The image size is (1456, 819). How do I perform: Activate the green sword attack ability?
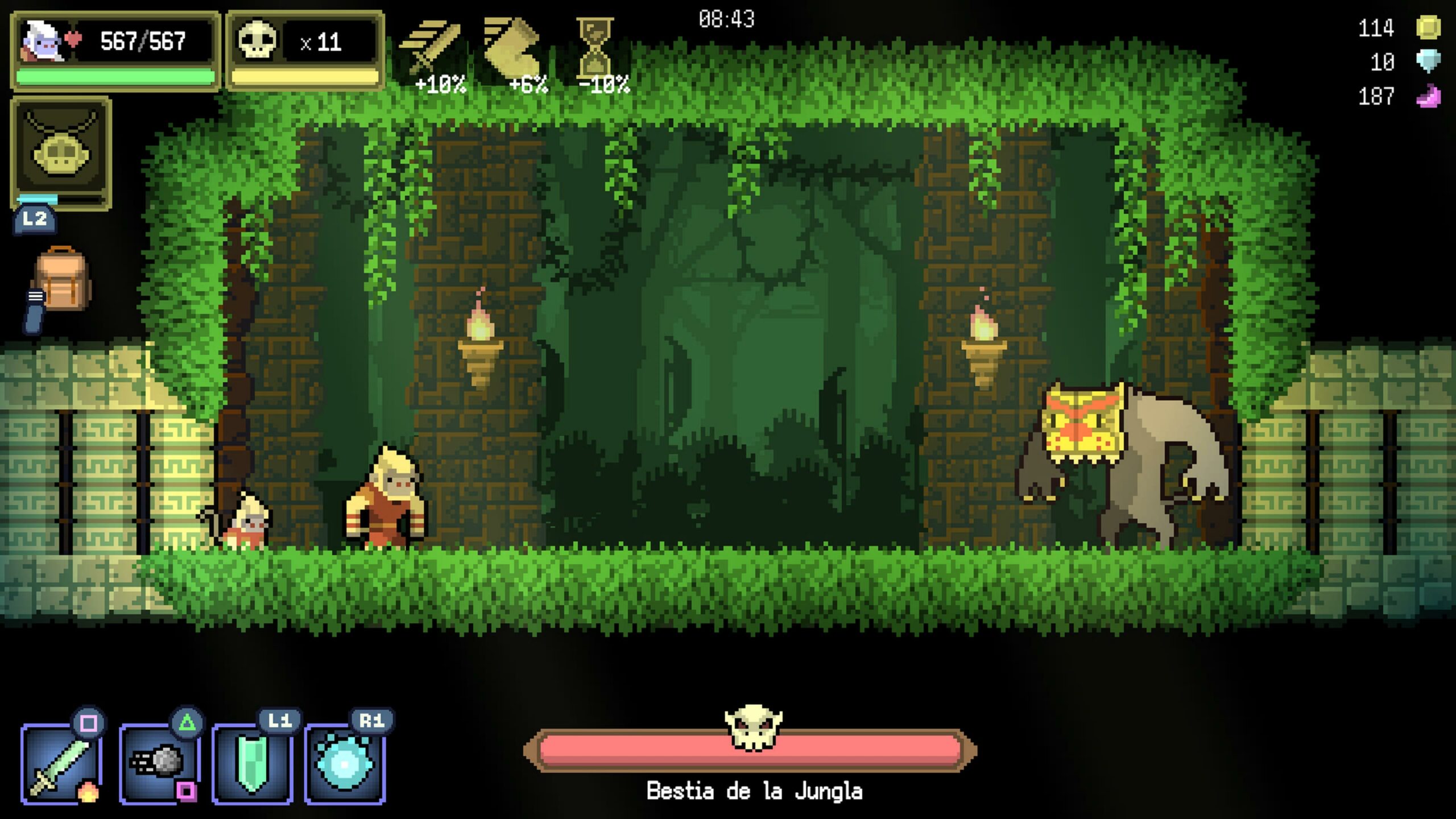pos(61,763)
